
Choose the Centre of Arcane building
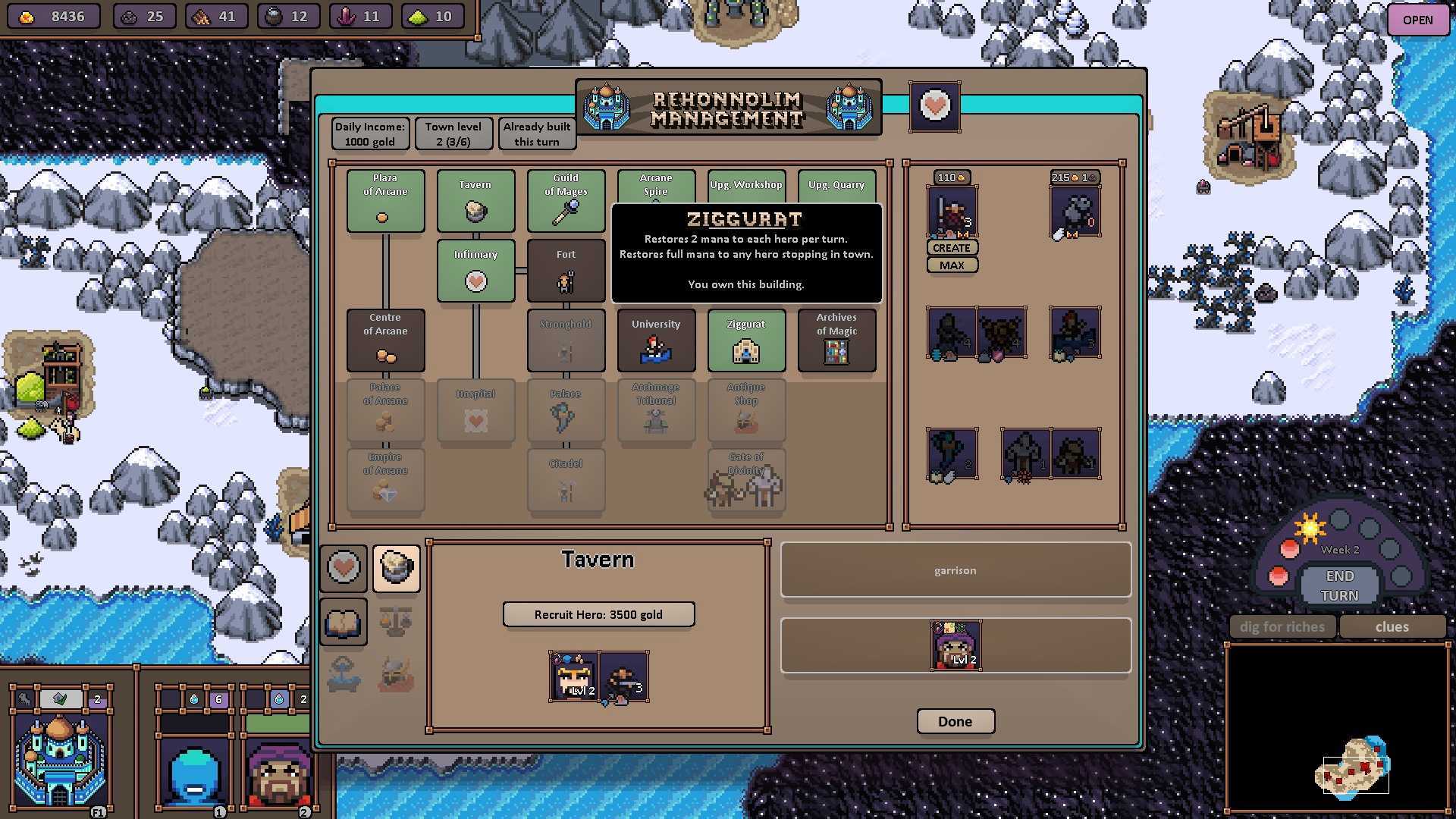click(385, 340)
